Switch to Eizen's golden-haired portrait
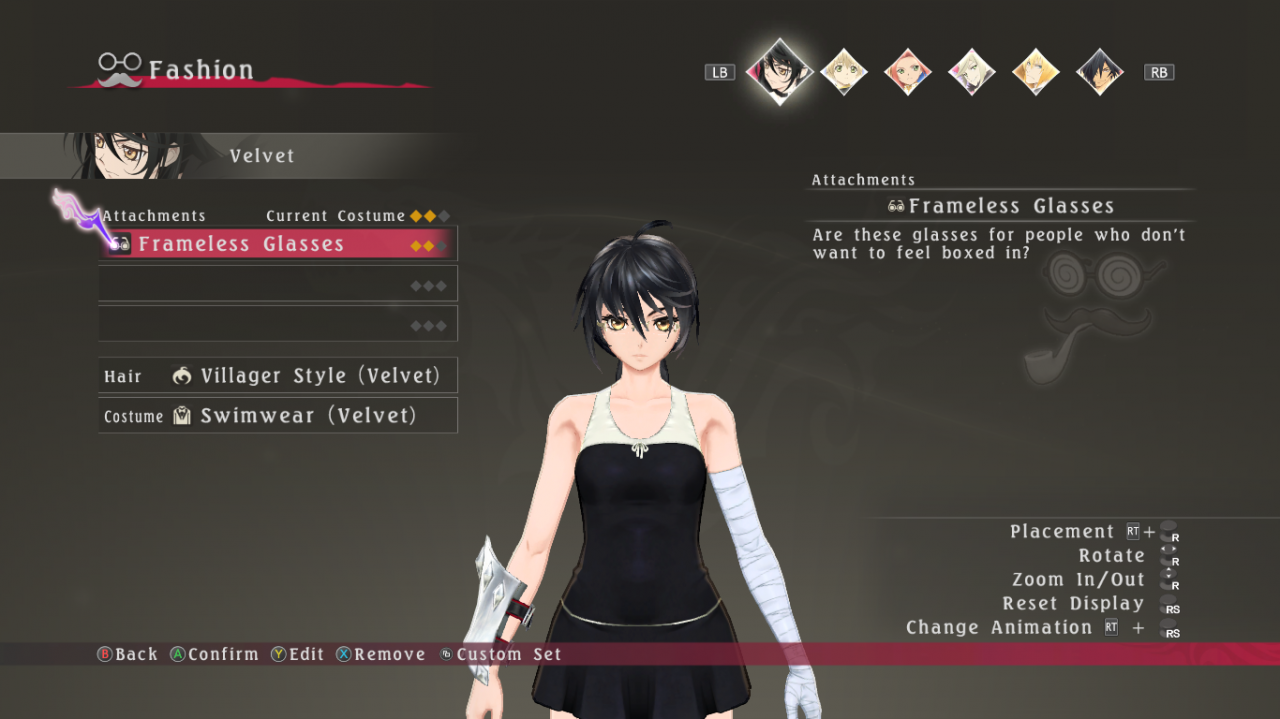1280x719 pixels. click(x=1035, y=72)
